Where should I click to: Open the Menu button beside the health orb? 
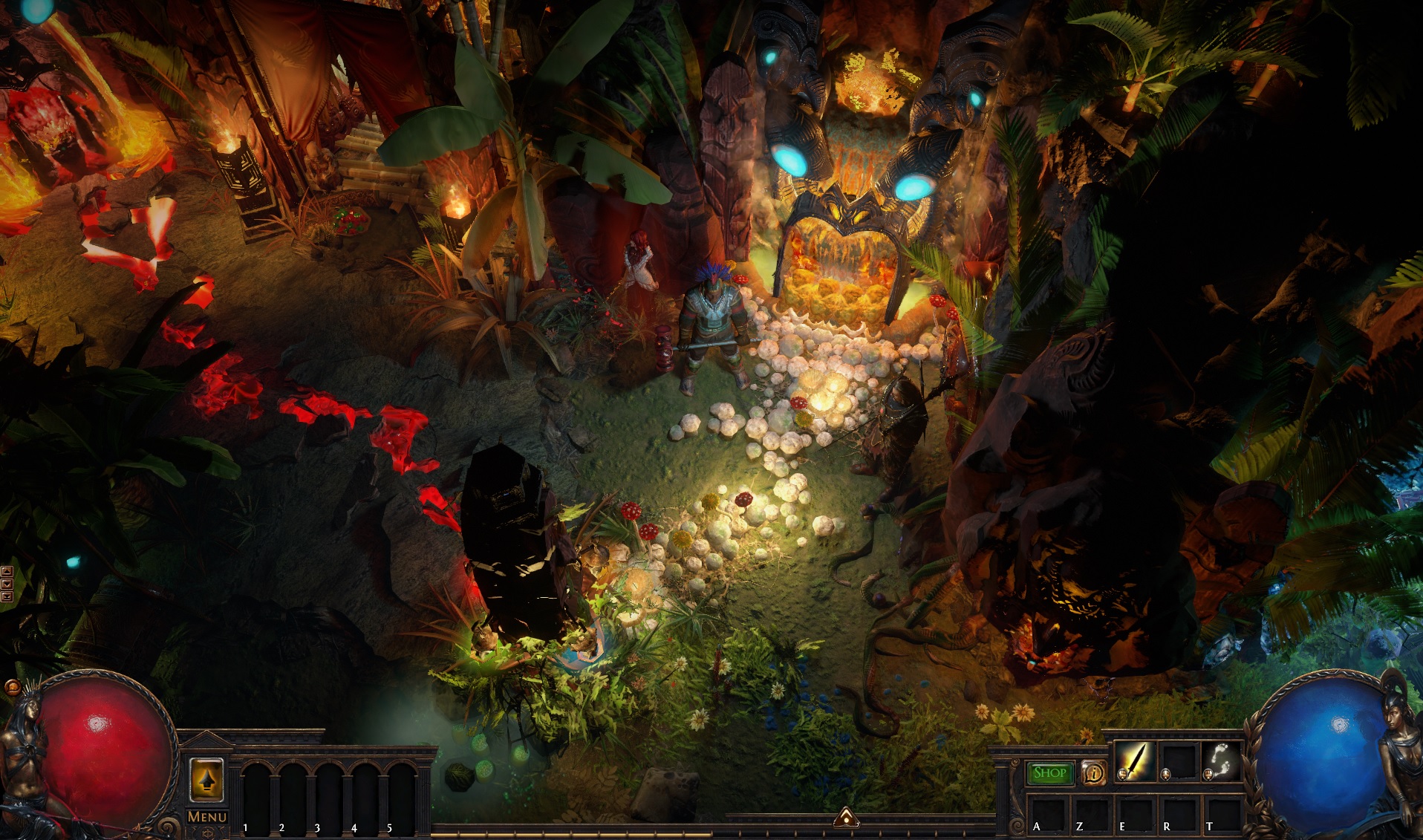(206, 816)
